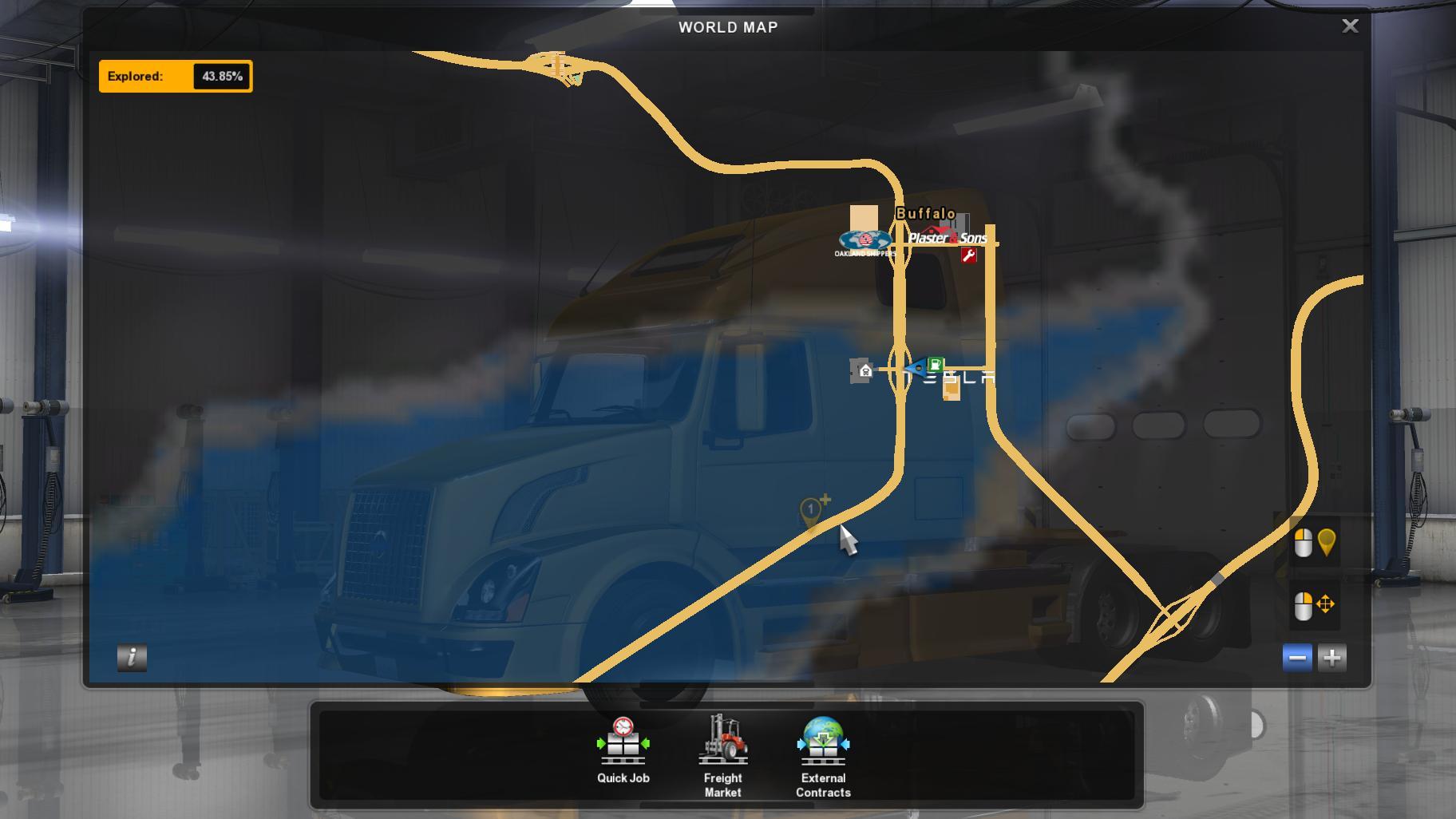
Task: Select the Tesla company marker
Action: (964, 378)
